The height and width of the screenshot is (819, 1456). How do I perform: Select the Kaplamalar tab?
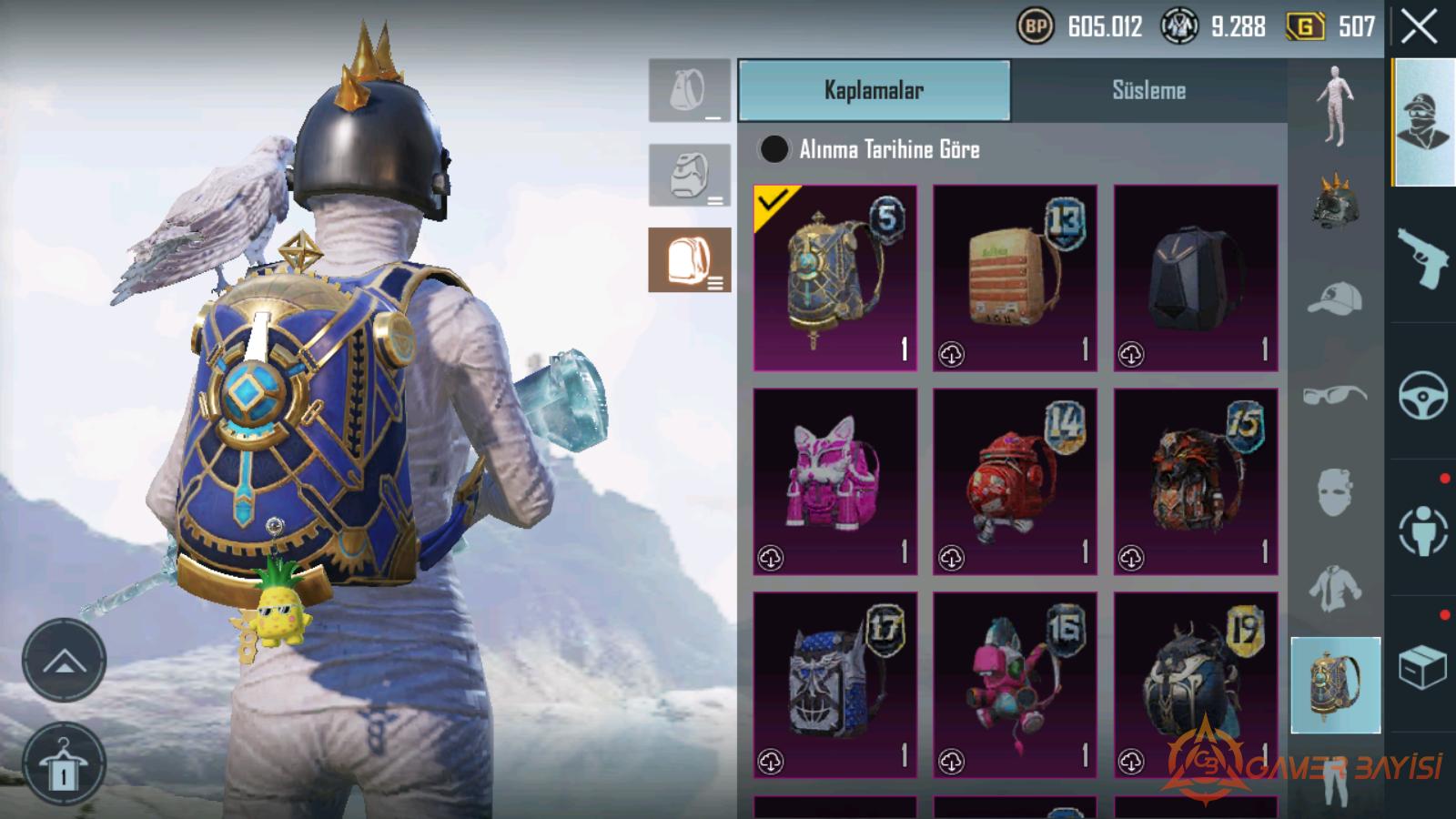coord(874,90)
